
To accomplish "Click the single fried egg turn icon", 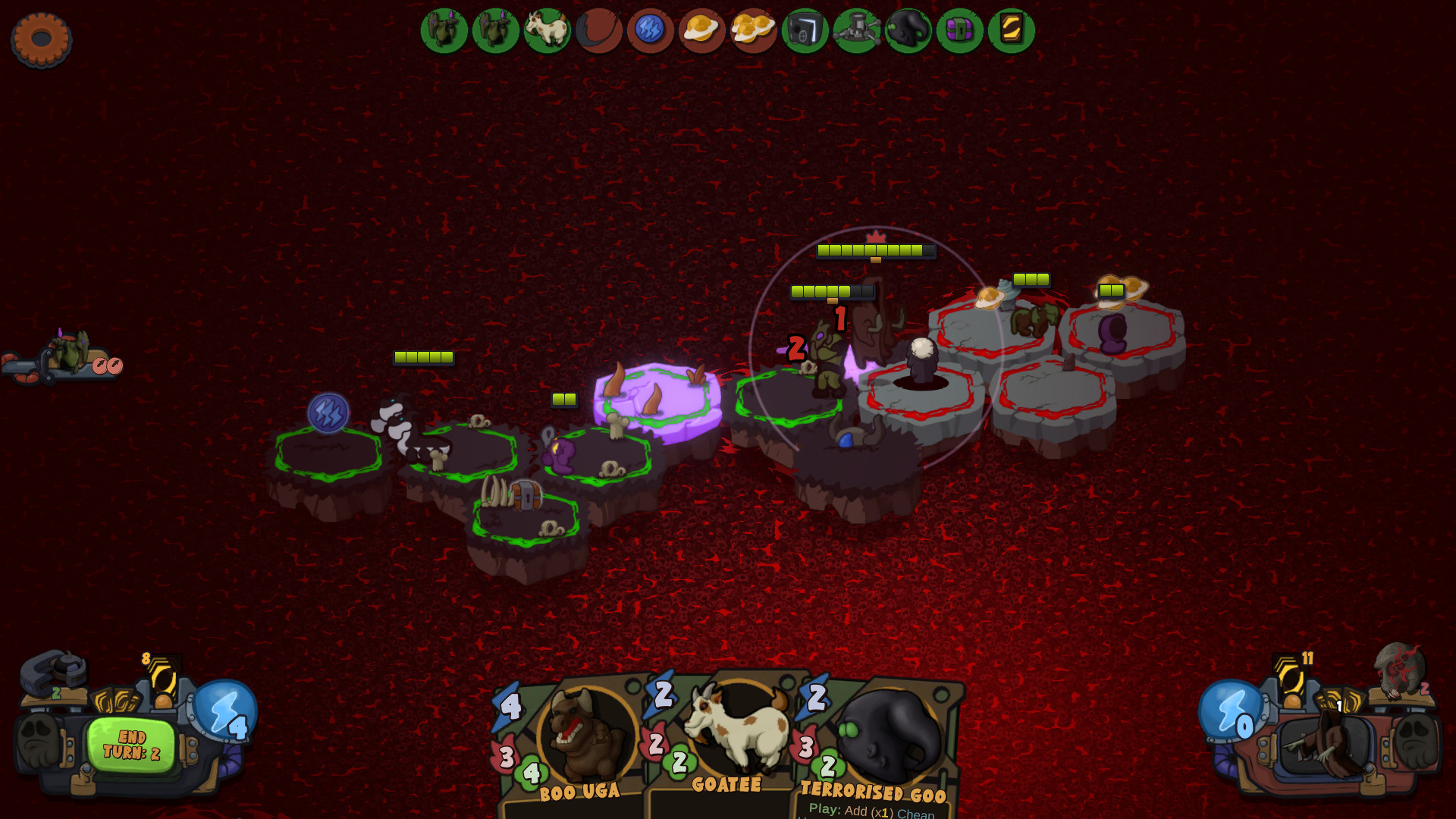I will (701, 30).
